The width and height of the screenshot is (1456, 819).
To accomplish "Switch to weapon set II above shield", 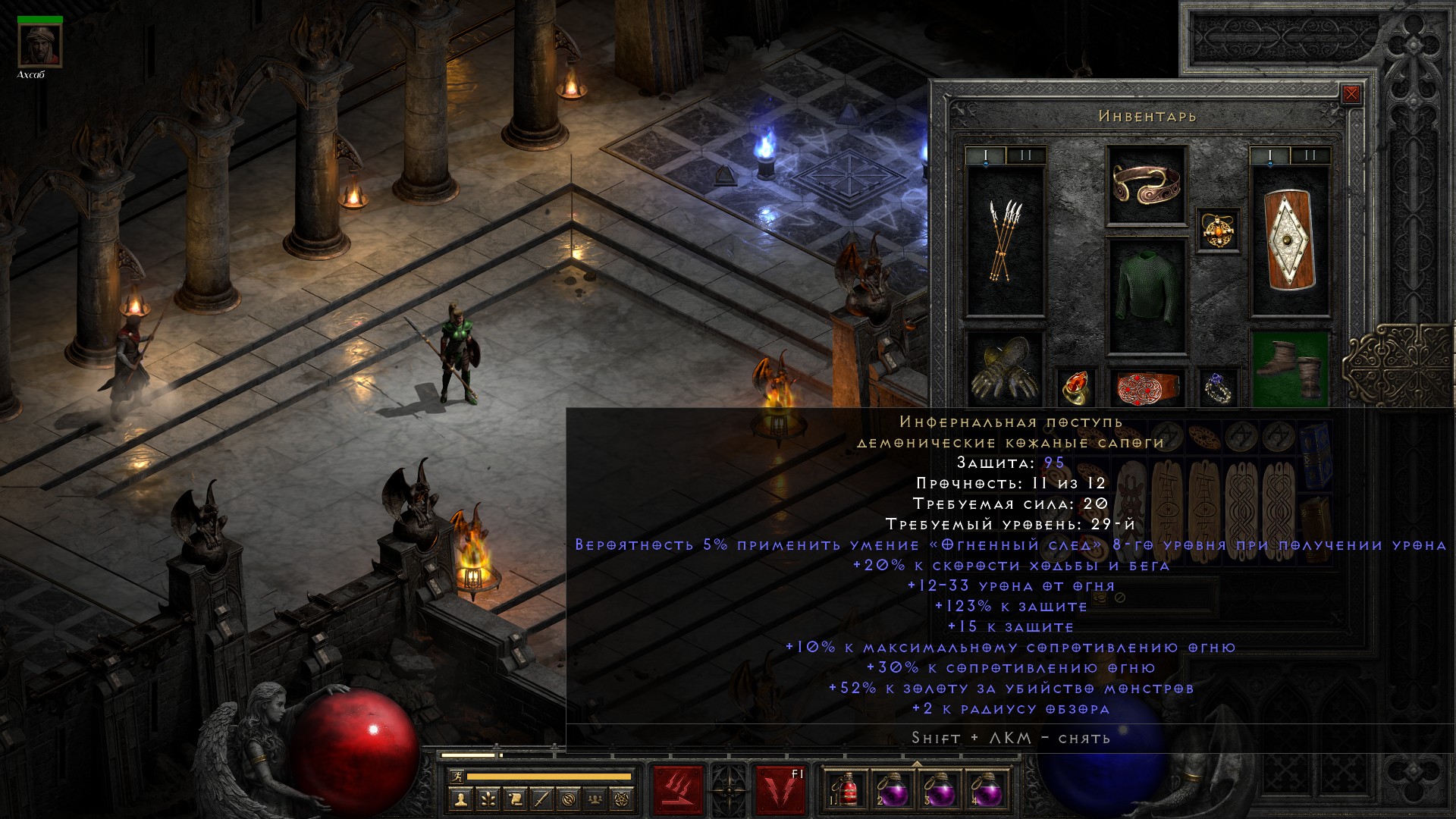I will click(x=1309, y=156).
